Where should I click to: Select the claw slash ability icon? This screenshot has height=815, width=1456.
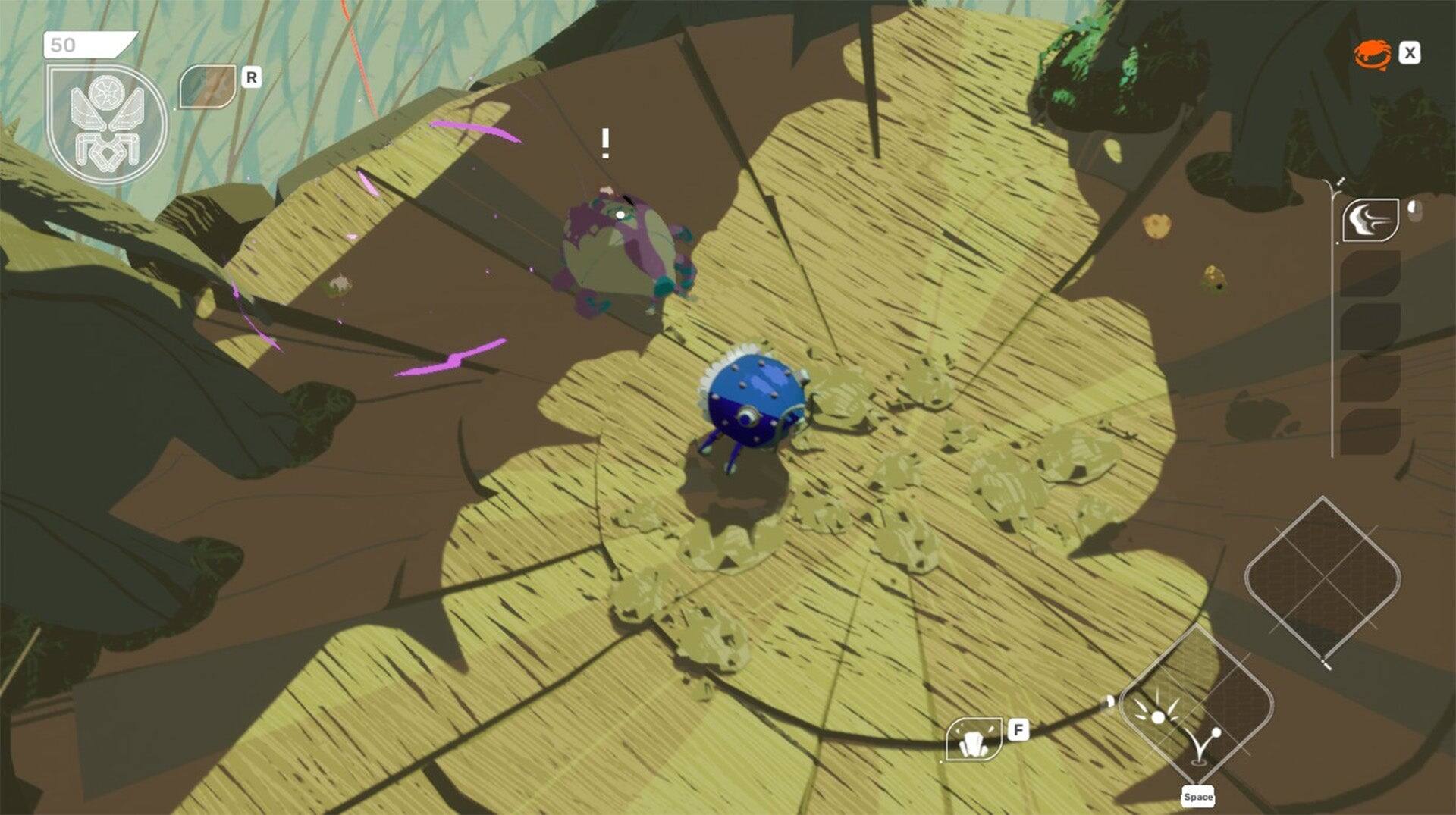(1370, 220)
